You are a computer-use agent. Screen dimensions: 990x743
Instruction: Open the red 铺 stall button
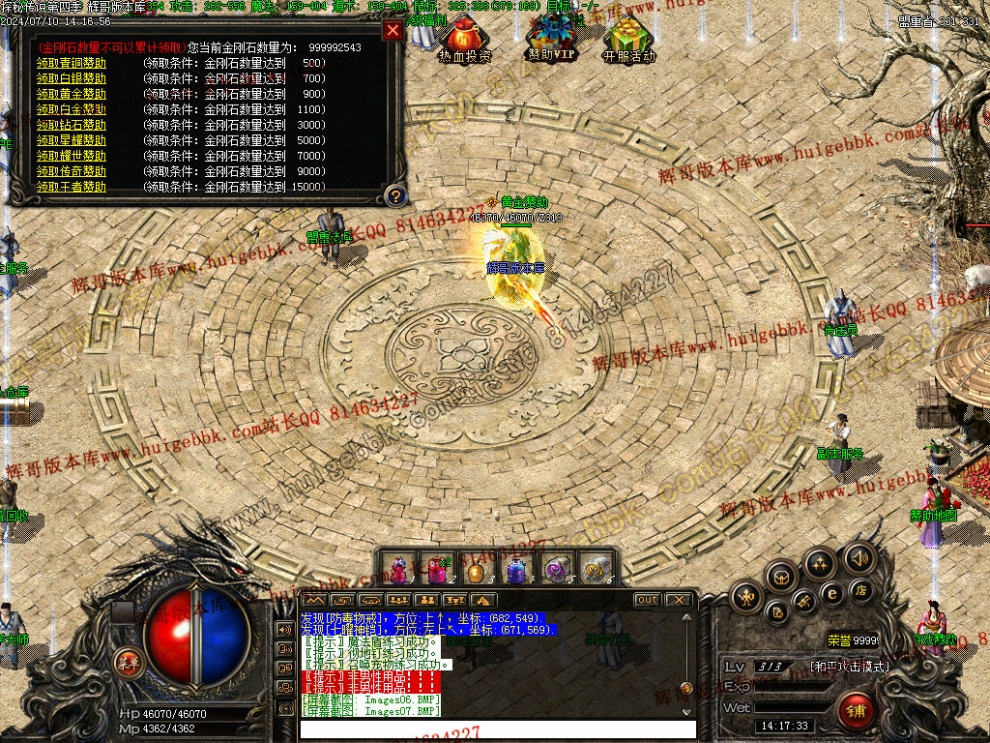(x=856, y=710)
